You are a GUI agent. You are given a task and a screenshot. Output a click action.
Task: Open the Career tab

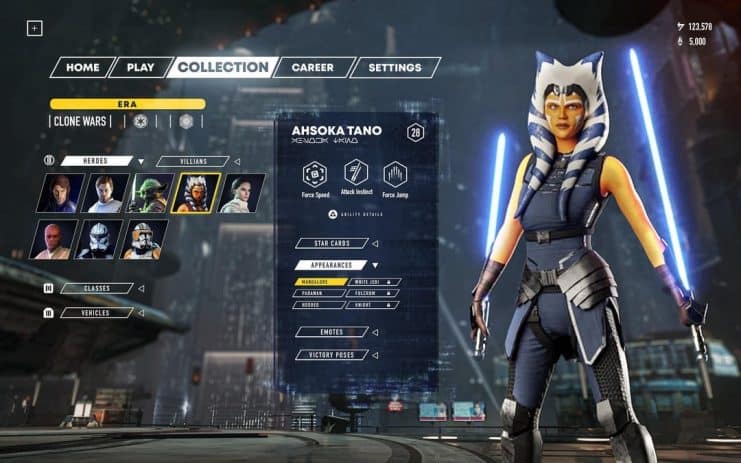point(313,68)
